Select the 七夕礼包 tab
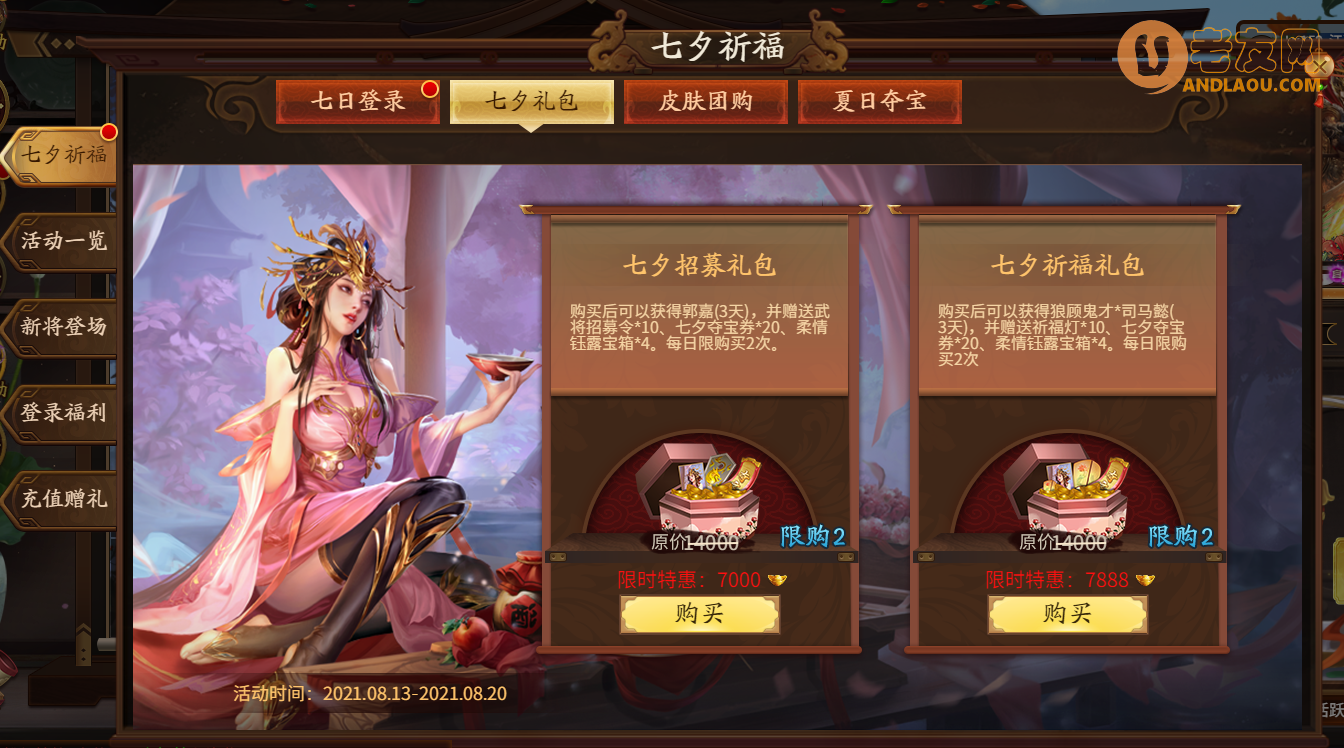 (x=531, y=102)
